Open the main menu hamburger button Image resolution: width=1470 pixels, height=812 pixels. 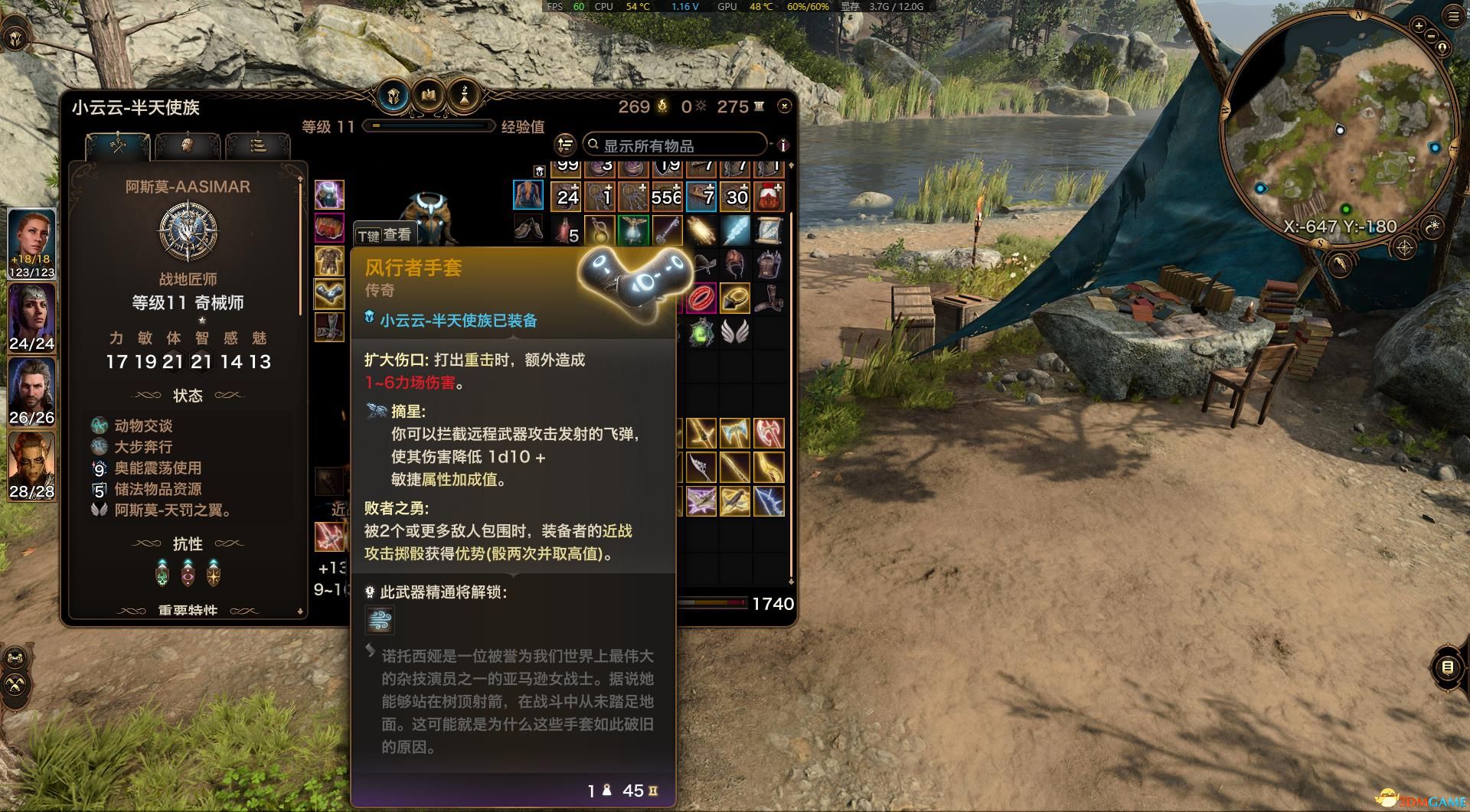point(1453,16)
